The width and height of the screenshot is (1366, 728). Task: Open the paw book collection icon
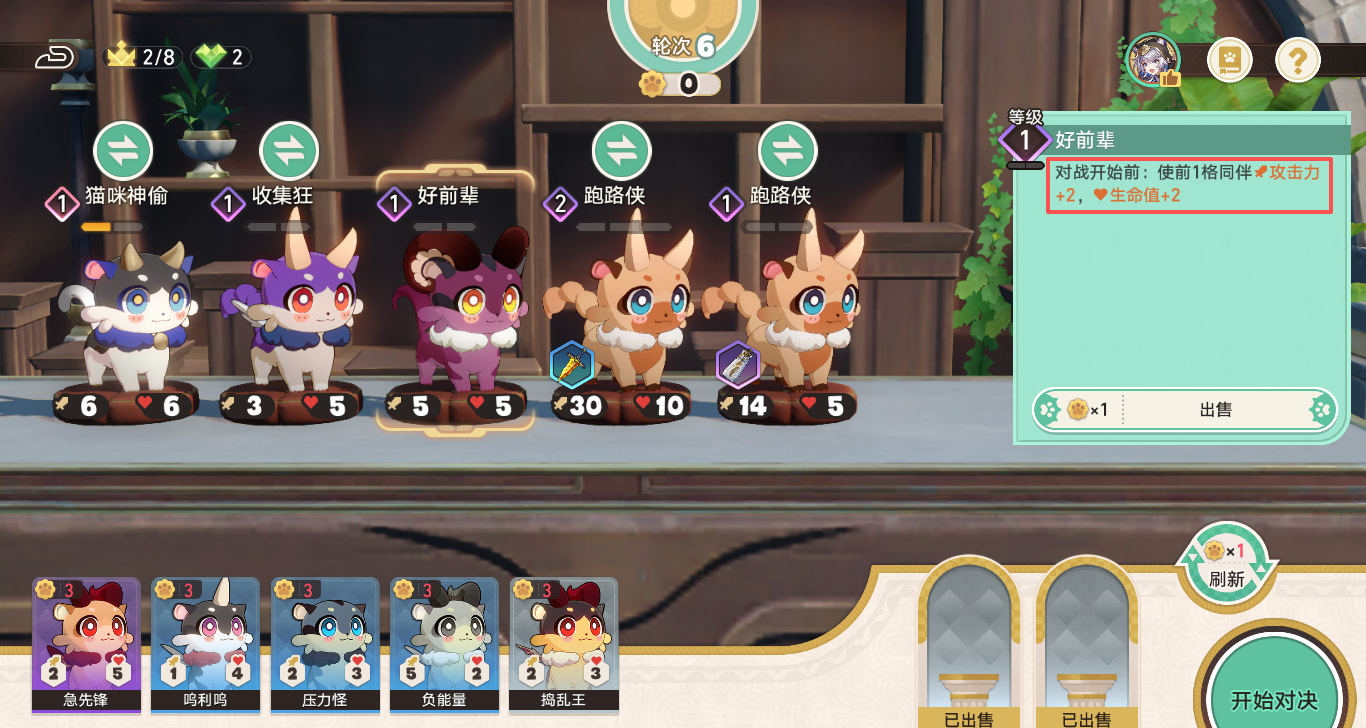(1229, 61)
